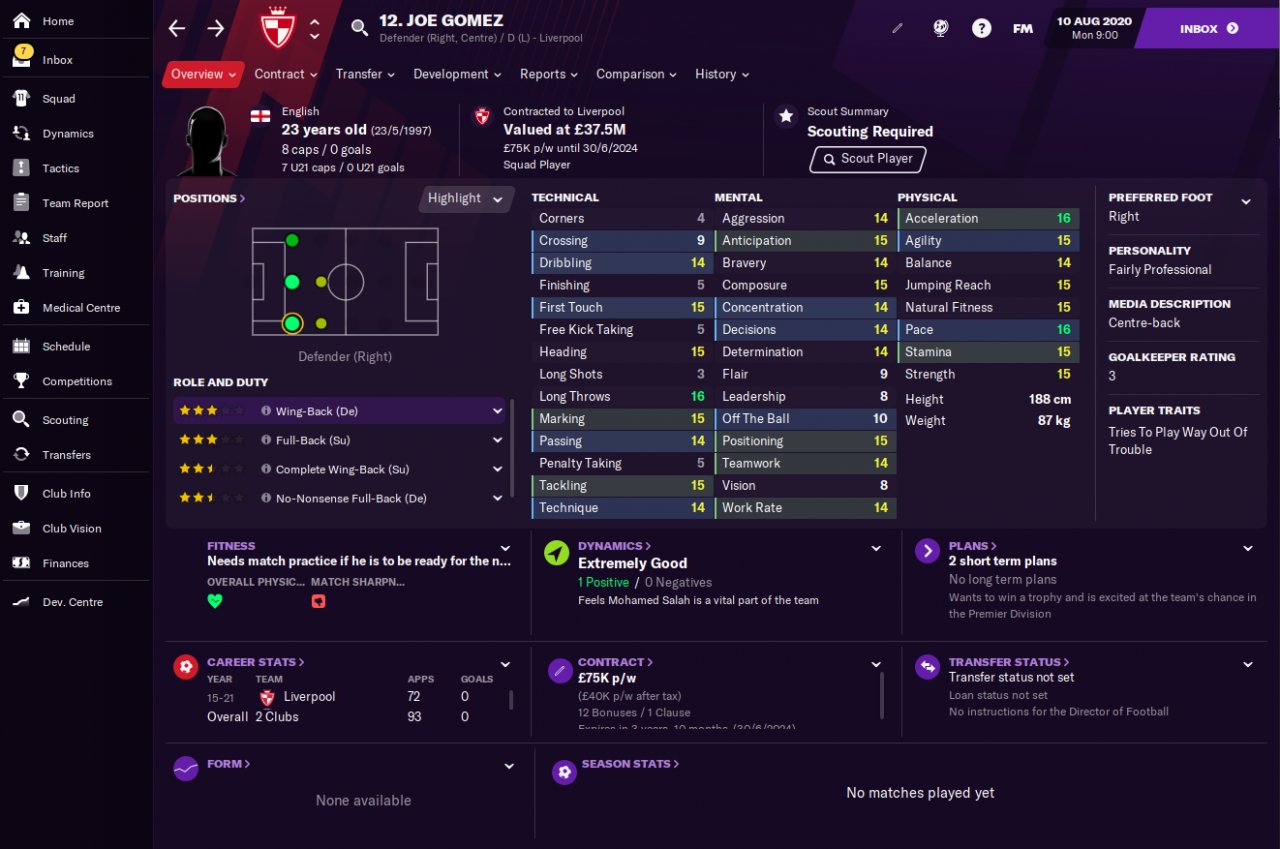Viewport: 1280px width, 849px height.
Task: Open the Transfers section
Action: (x=66, y=455)
